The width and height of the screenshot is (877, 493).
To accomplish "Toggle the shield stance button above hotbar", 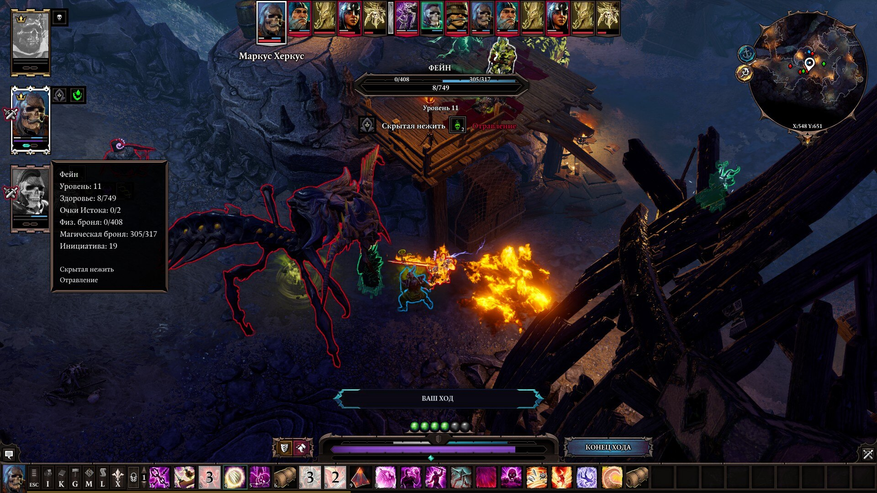I will [281, 447].
